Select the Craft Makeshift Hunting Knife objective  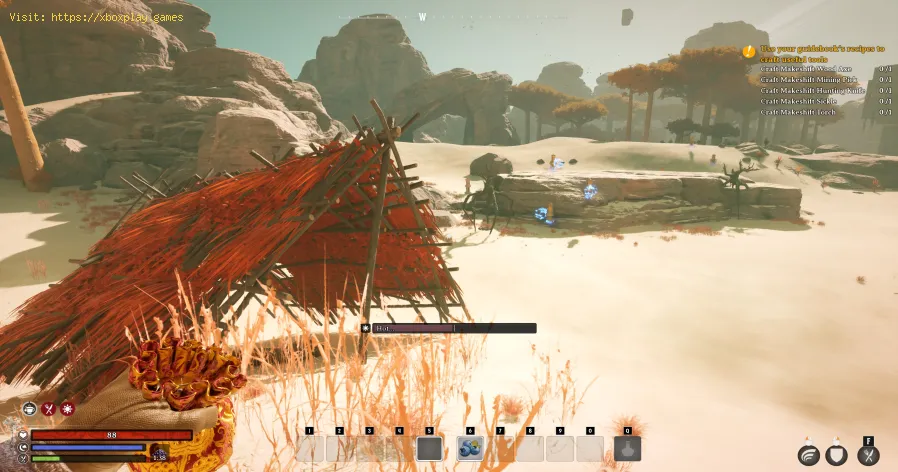coord(811,90)
